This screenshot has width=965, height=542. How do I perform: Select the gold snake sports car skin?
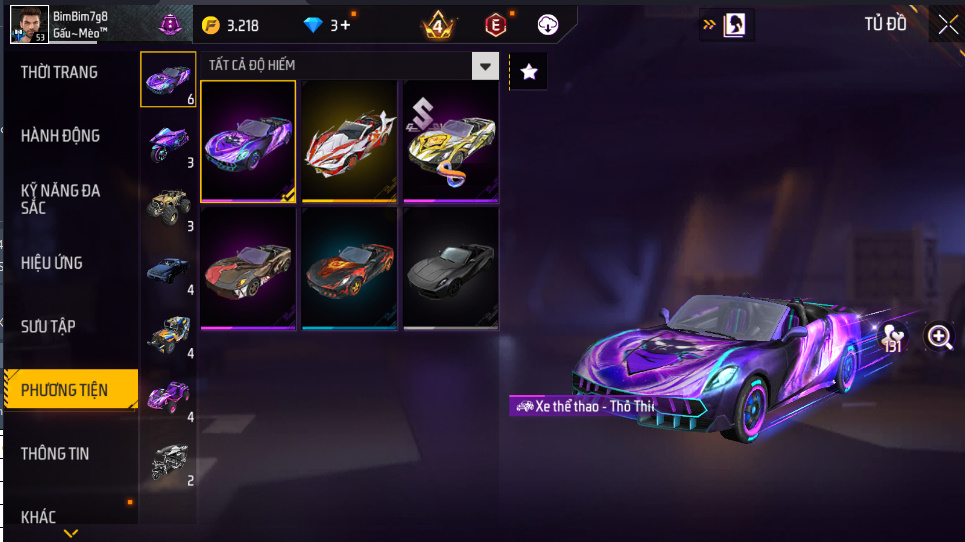450,141
